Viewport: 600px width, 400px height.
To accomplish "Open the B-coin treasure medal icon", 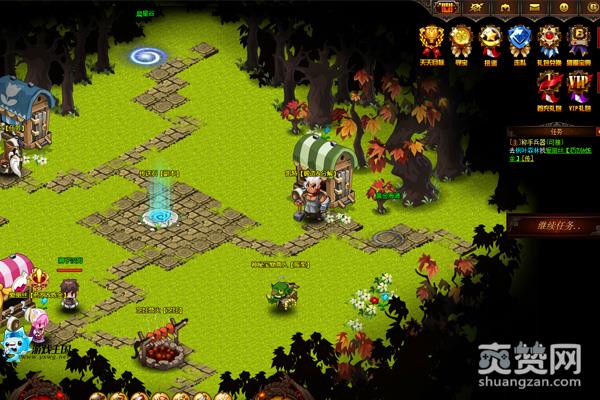I will point(579,40).
